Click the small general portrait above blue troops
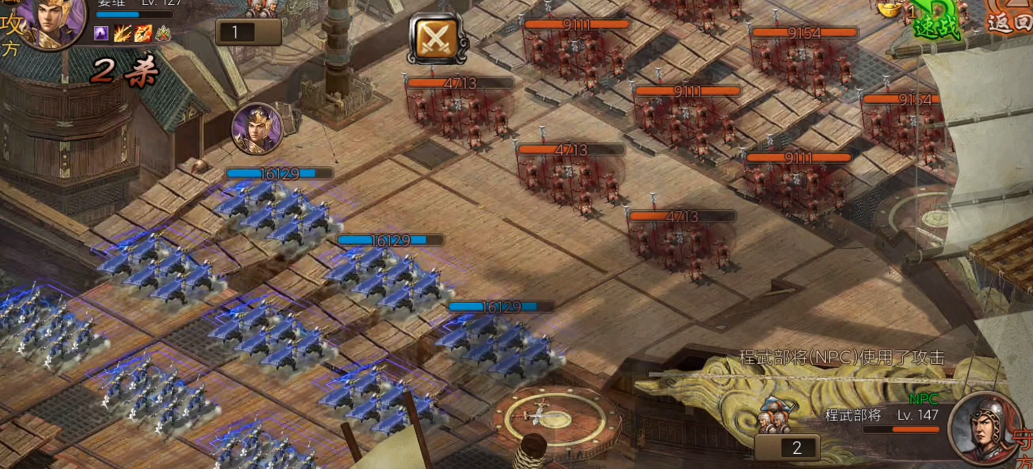 [x=257, y=129]
